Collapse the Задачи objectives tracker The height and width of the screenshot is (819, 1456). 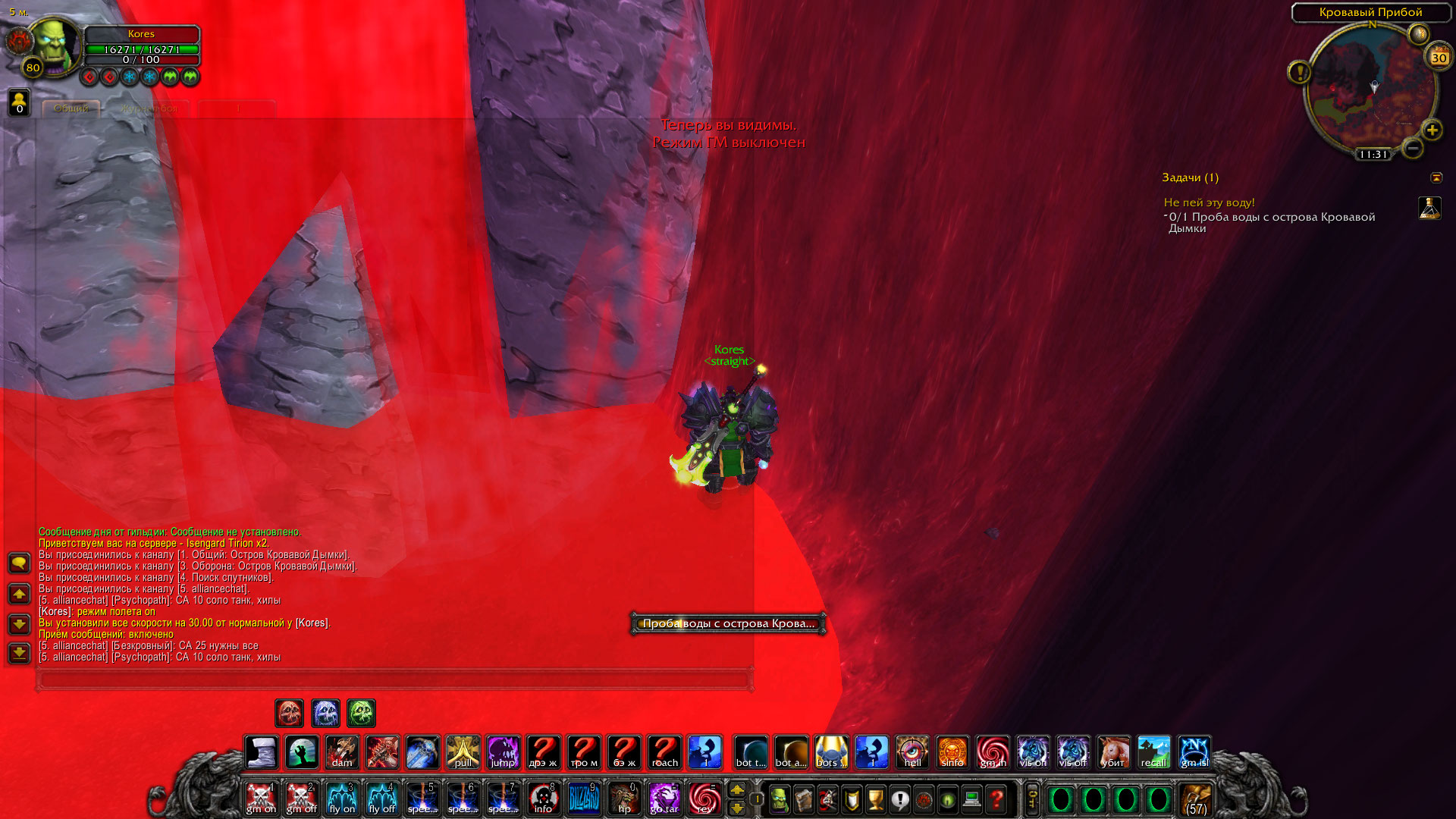point(1436,177)
